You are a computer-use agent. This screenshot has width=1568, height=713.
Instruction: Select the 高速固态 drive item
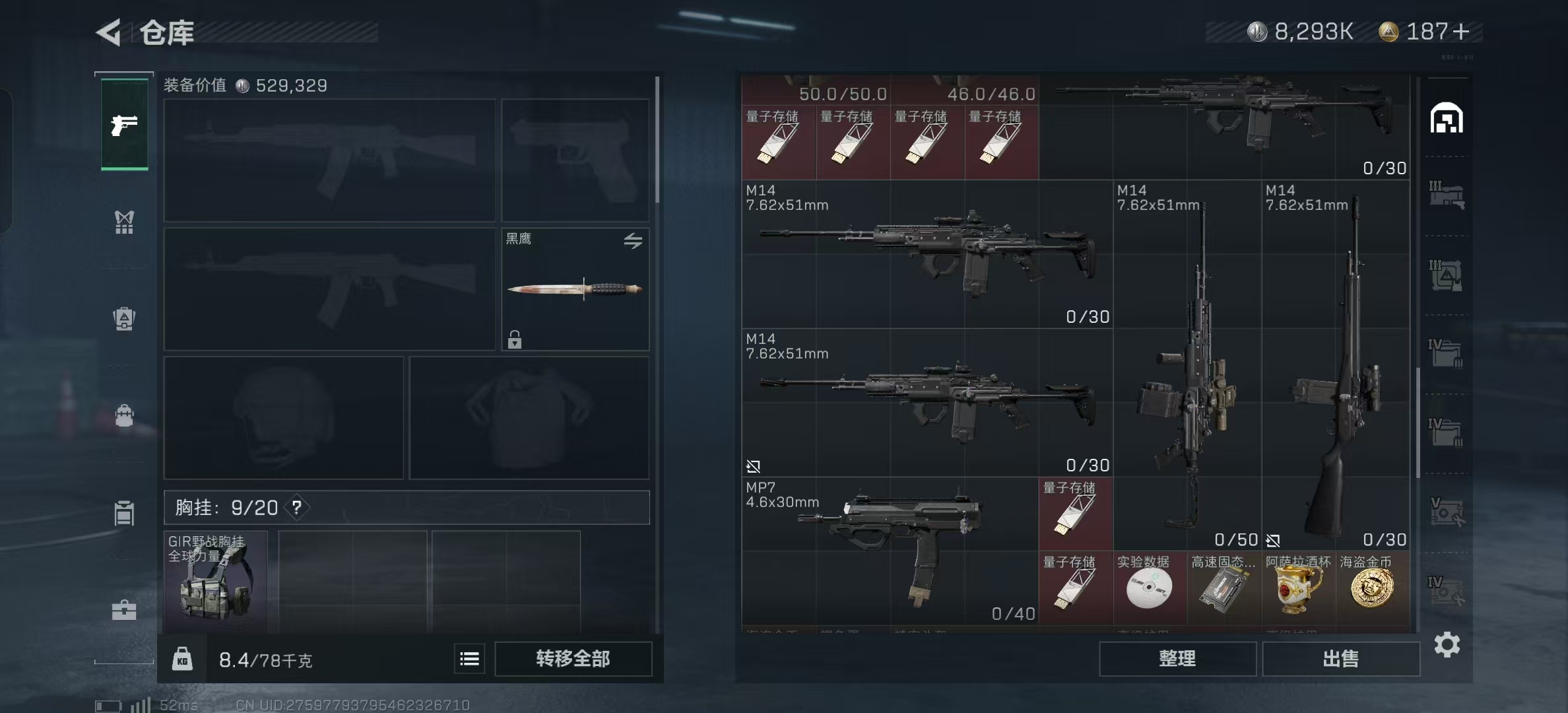1224,587
